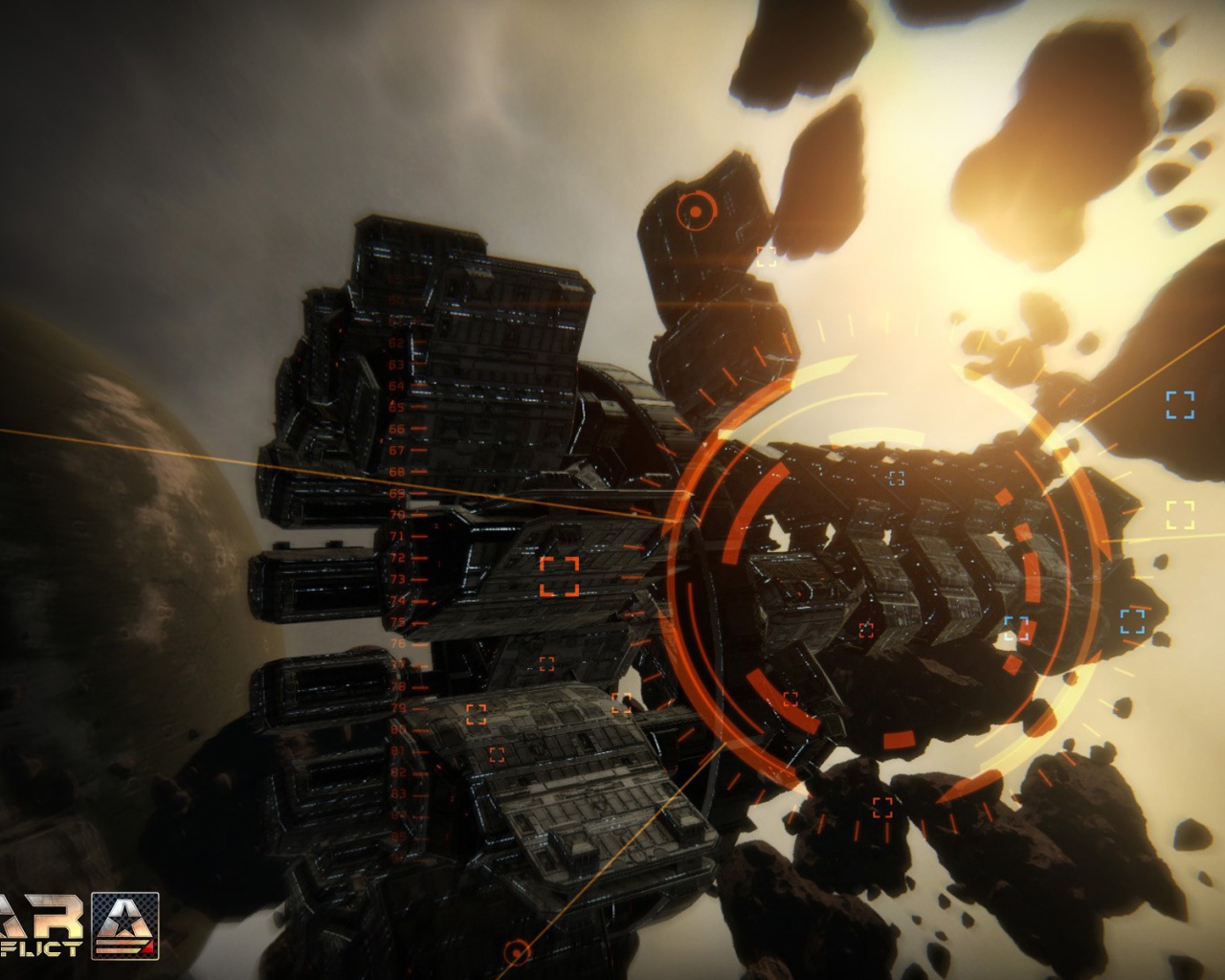The height and width of the screenshot is (980, 1225).
Task: Toggle the red lock indicator inside the reticle ring
Action: coord(868,629)
